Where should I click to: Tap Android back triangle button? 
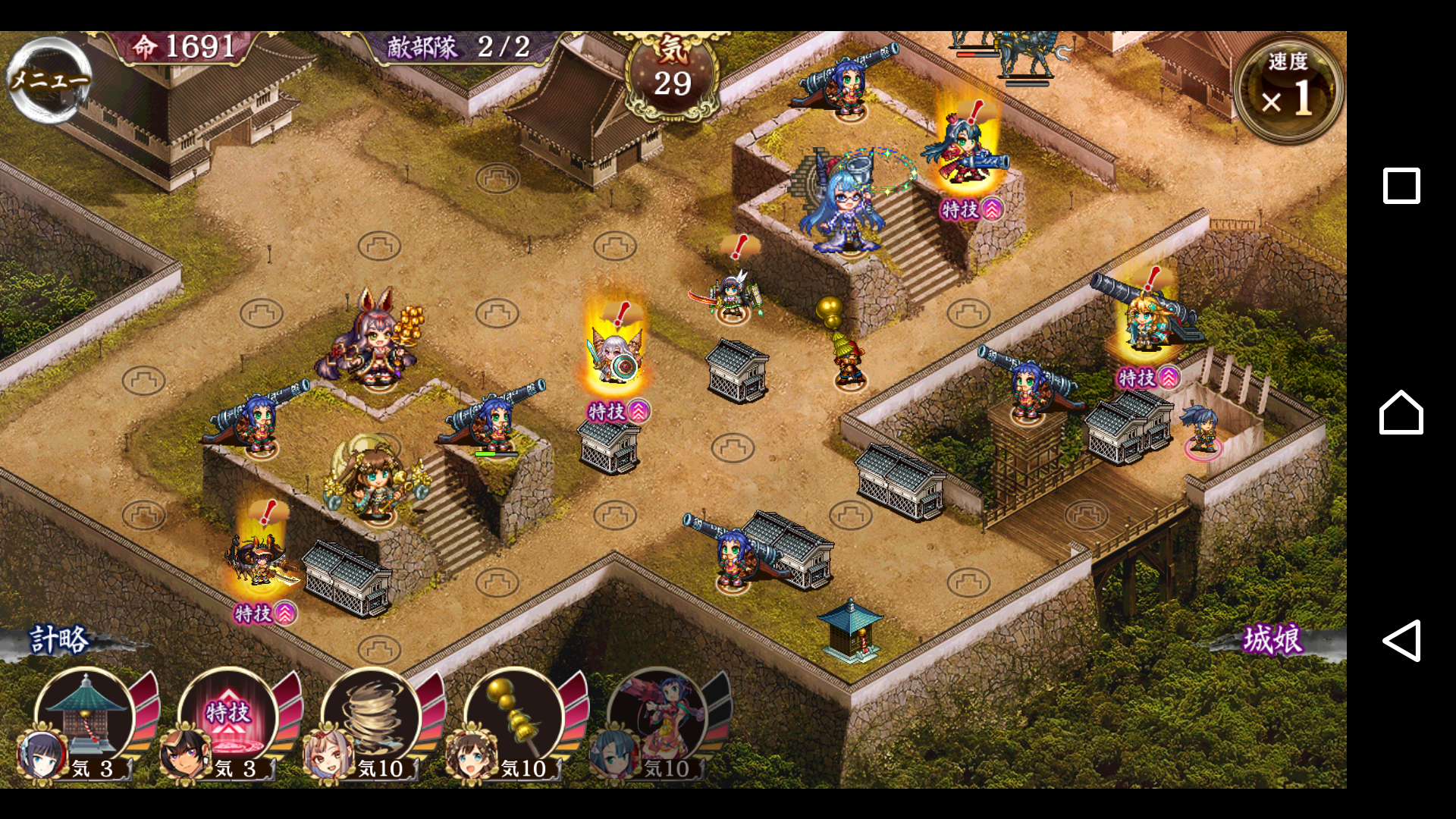pos(1401,641)
